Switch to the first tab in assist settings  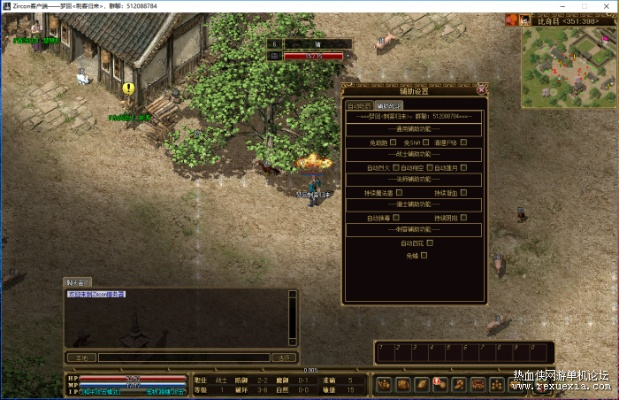tap(359, 105)
